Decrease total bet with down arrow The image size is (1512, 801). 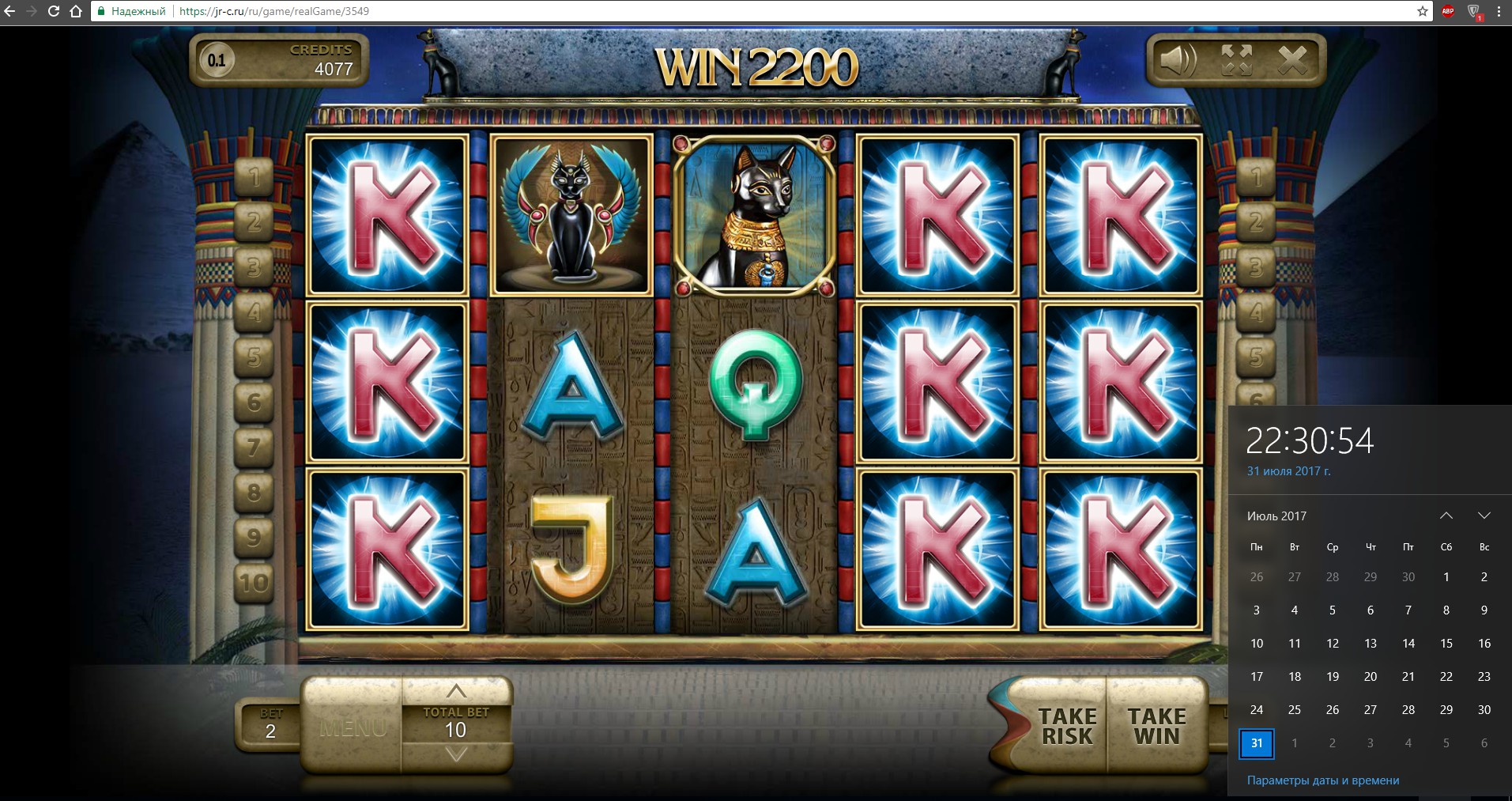tap(456, 755)
